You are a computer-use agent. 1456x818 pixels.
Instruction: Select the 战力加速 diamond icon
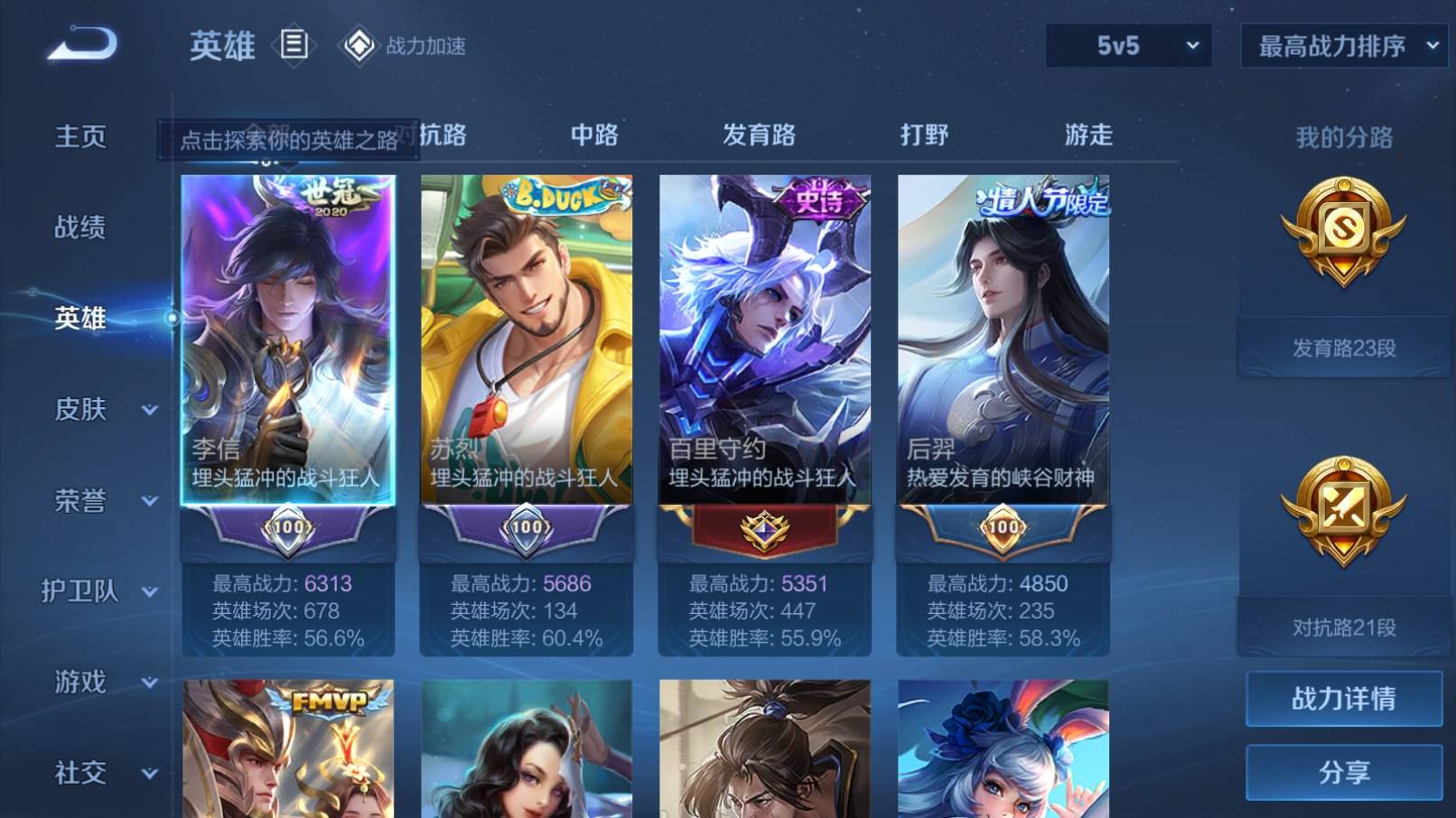(x=359, y=43)
